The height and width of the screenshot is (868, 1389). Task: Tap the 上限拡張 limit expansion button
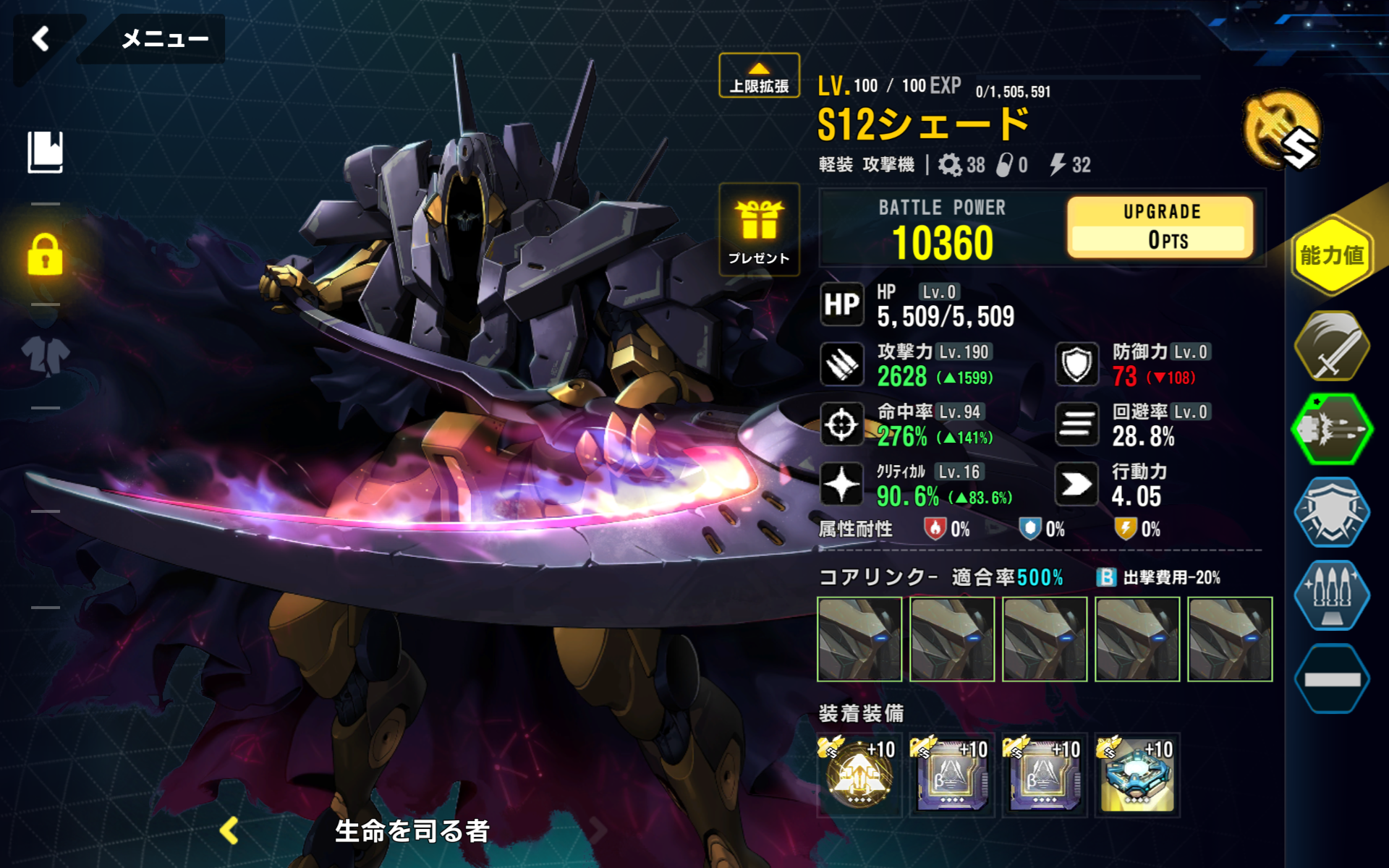pos(759,76)
